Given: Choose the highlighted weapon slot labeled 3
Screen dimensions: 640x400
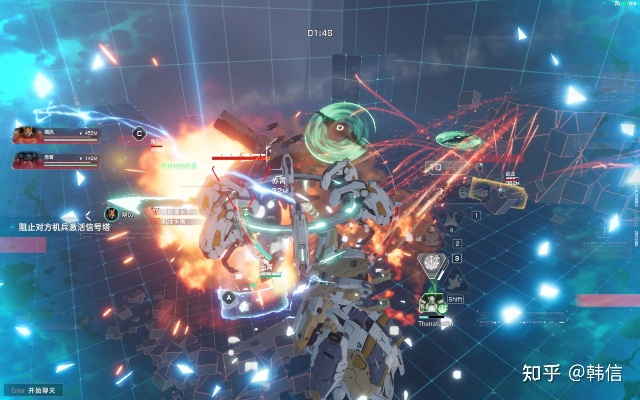Looking at the screenshot, I should (x=433, y=263).
